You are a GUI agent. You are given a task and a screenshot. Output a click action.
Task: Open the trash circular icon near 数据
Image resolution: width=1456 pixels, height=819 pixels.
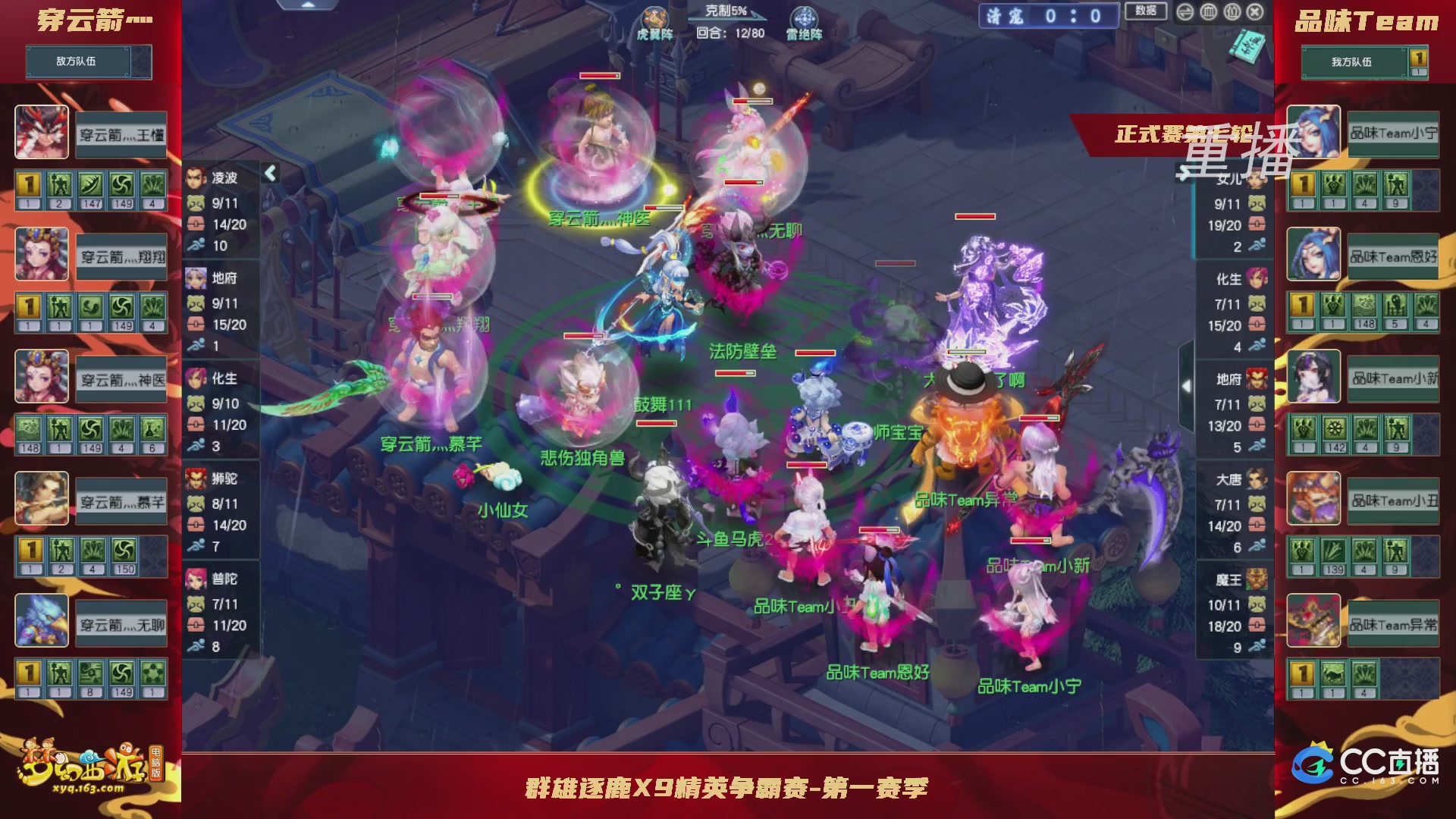coord(1208,11)
